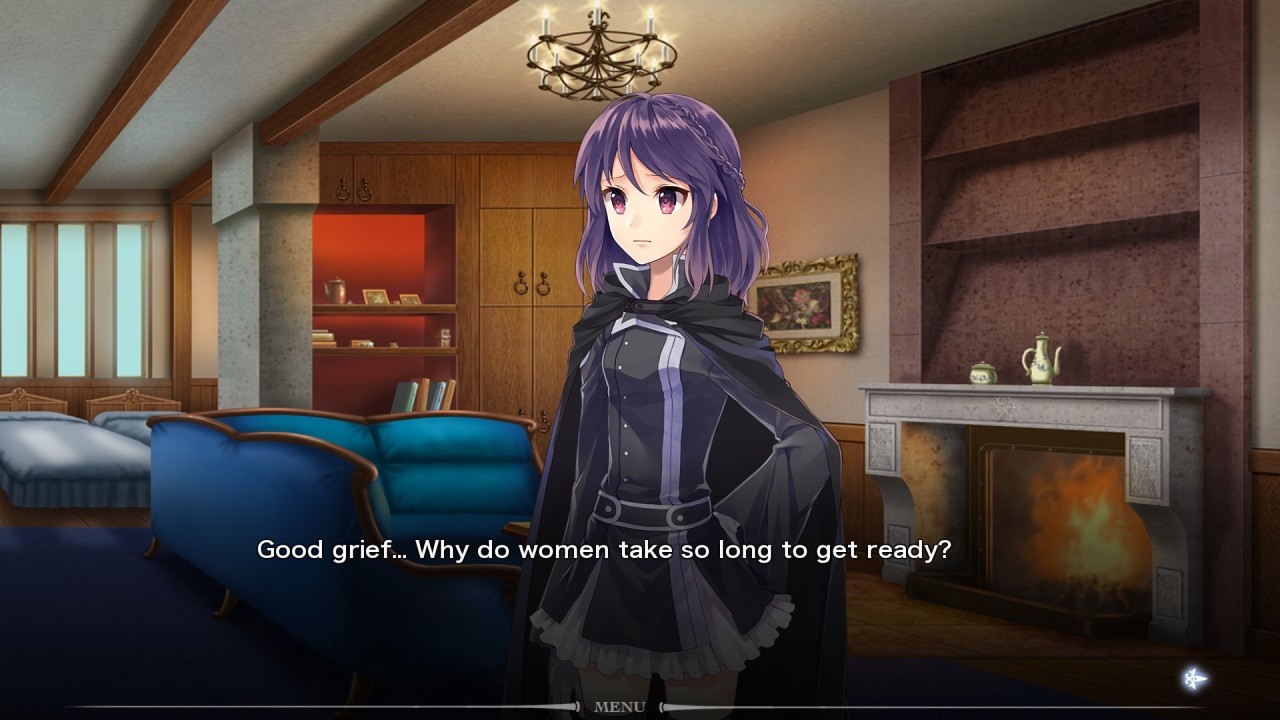Open the MENU from the message window

tap(621, 706)
